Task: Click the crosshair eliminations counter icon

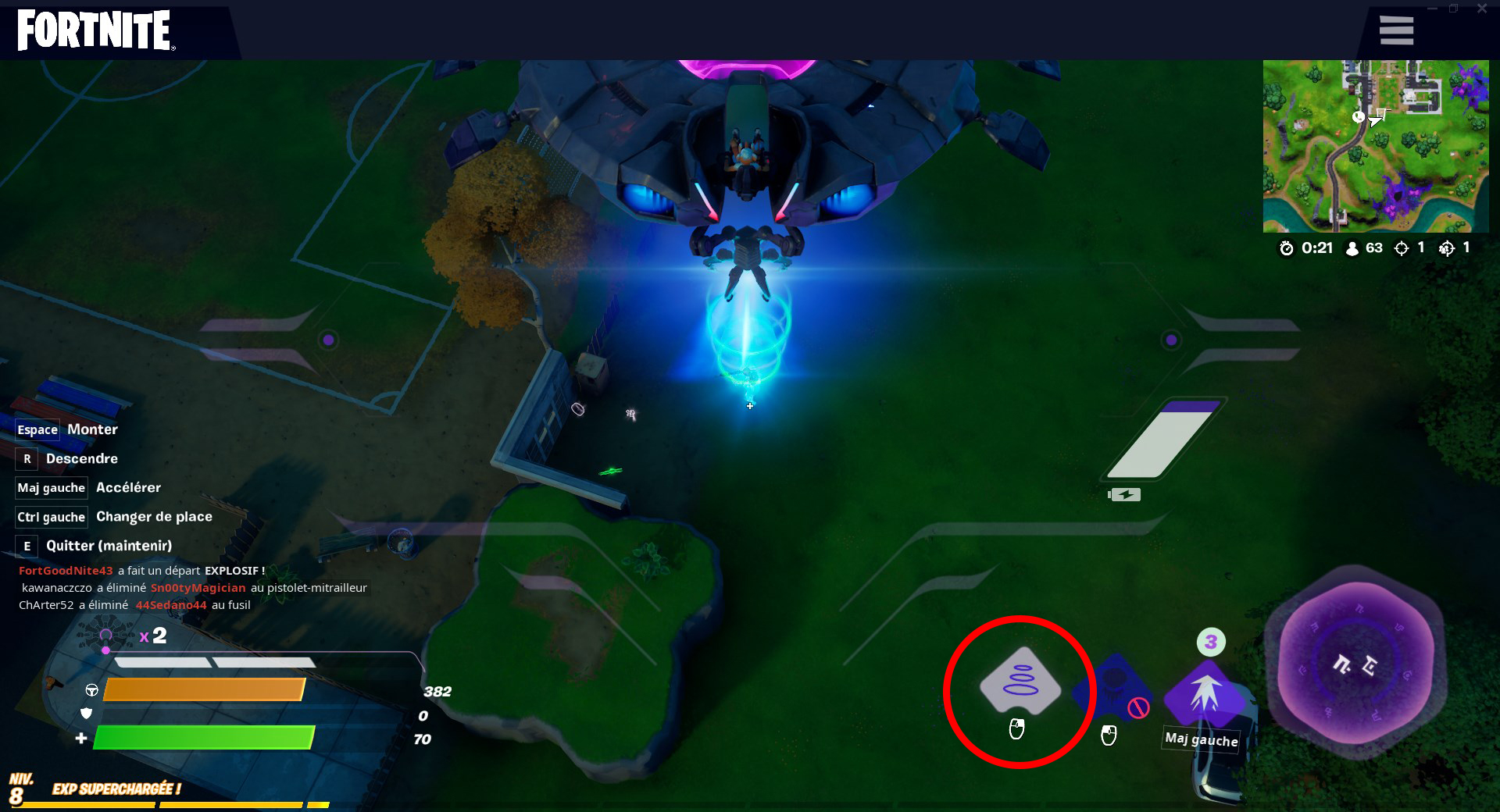Action: [1401, 249]
